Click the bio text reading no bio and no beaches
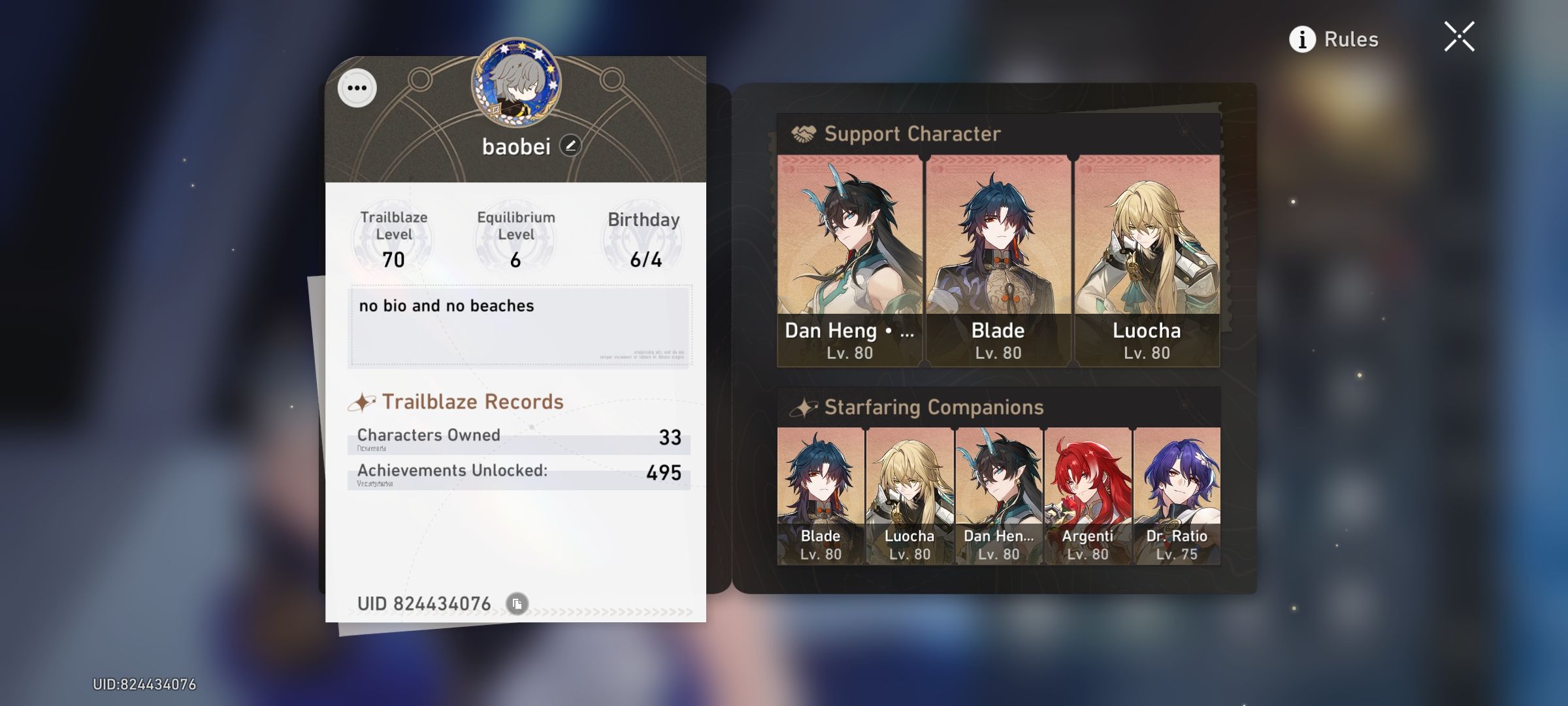Viewport: 1568px width, 706px height. click(x=446, y=305)
